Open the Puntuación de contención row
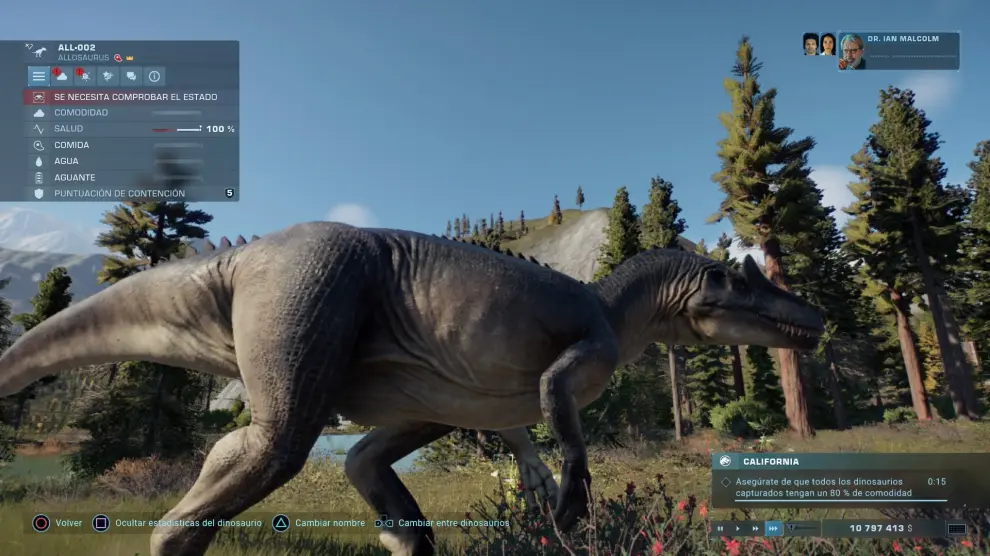The height and width of the screenshot is (556, 990). 131,193
